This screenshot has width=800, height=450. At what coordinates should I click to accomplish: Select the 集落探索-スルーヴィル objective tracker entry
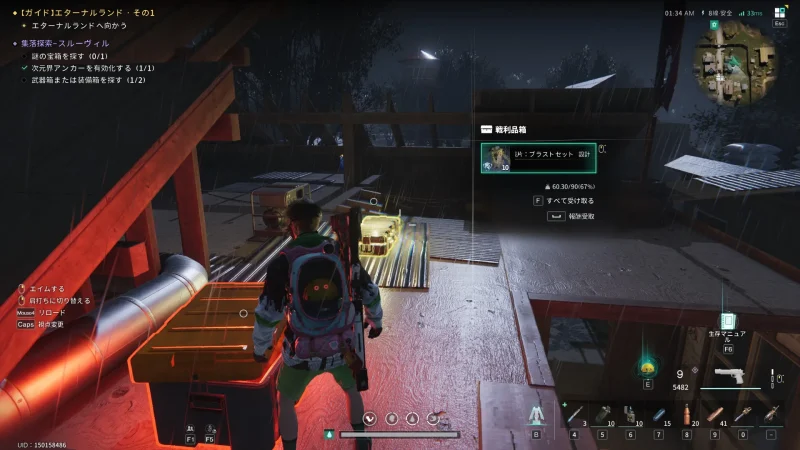(64, 43)
